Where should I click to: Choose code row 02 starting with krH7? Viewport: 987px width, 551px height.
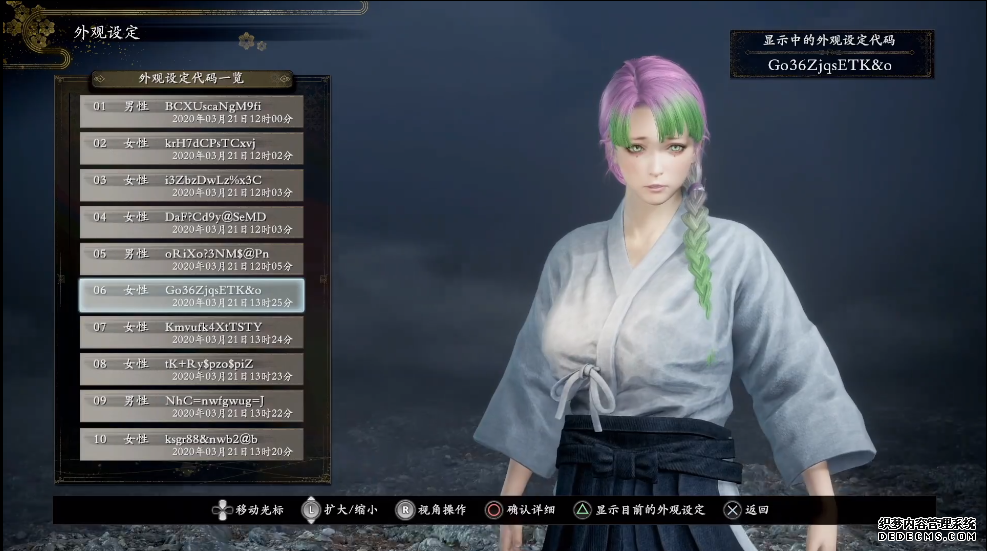coord(191,148)
